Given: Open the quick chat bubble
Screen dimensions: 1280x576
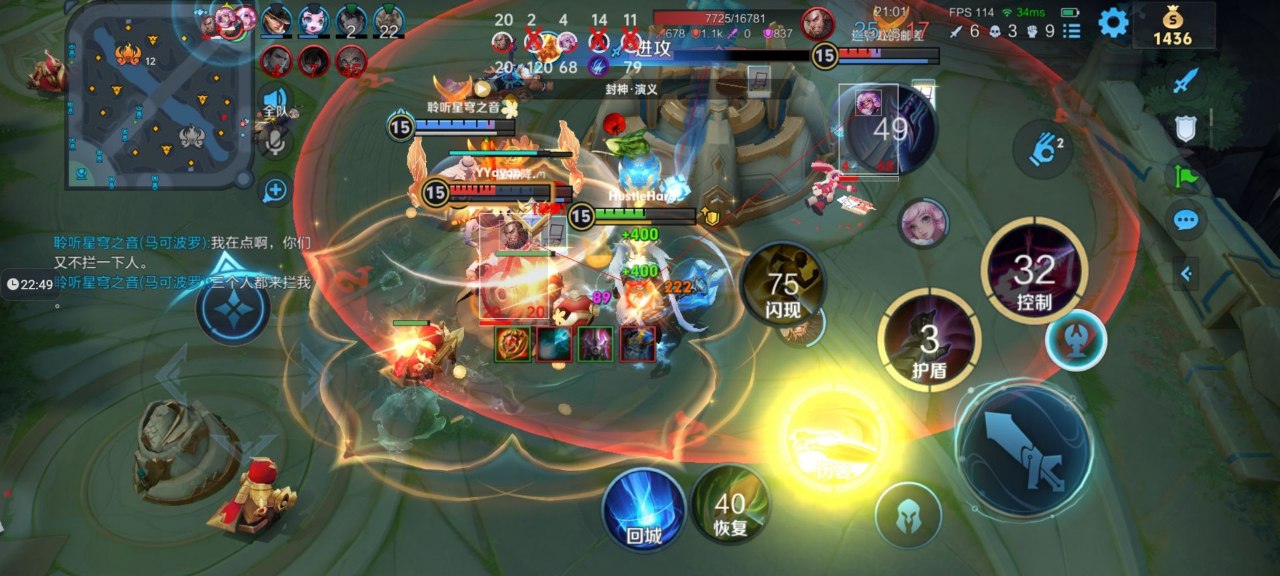Looking at the screenshot, I should (x=1185, y=220).
